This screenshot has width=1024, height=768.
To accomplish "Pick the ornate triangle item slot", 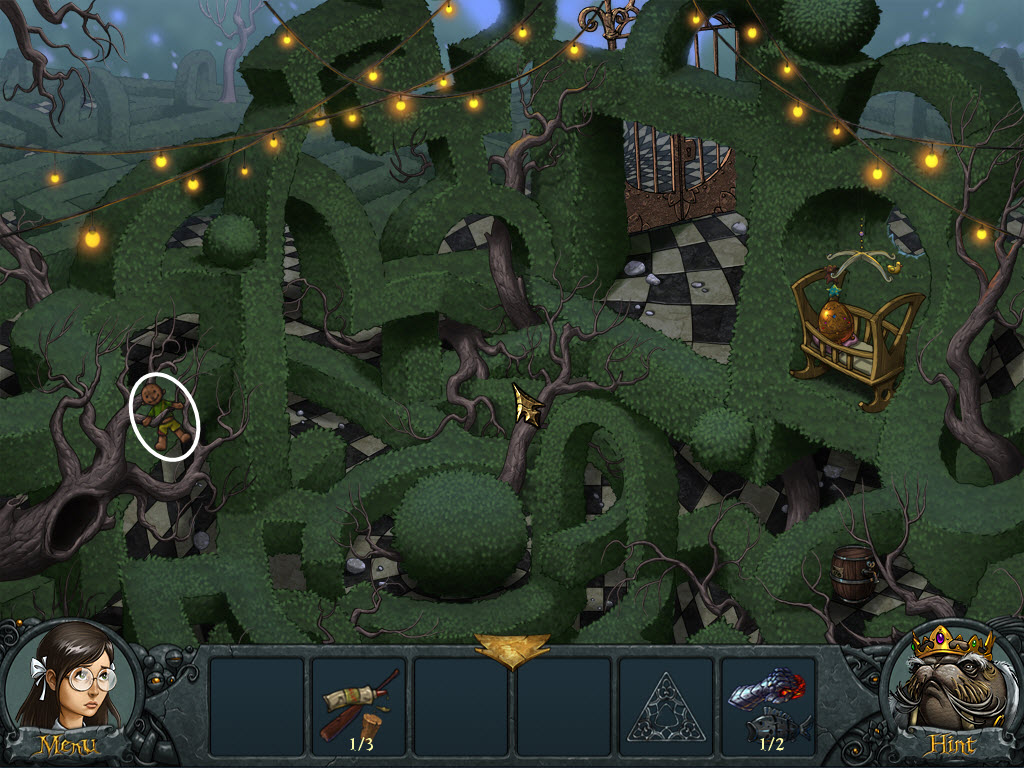I will 665,706.
